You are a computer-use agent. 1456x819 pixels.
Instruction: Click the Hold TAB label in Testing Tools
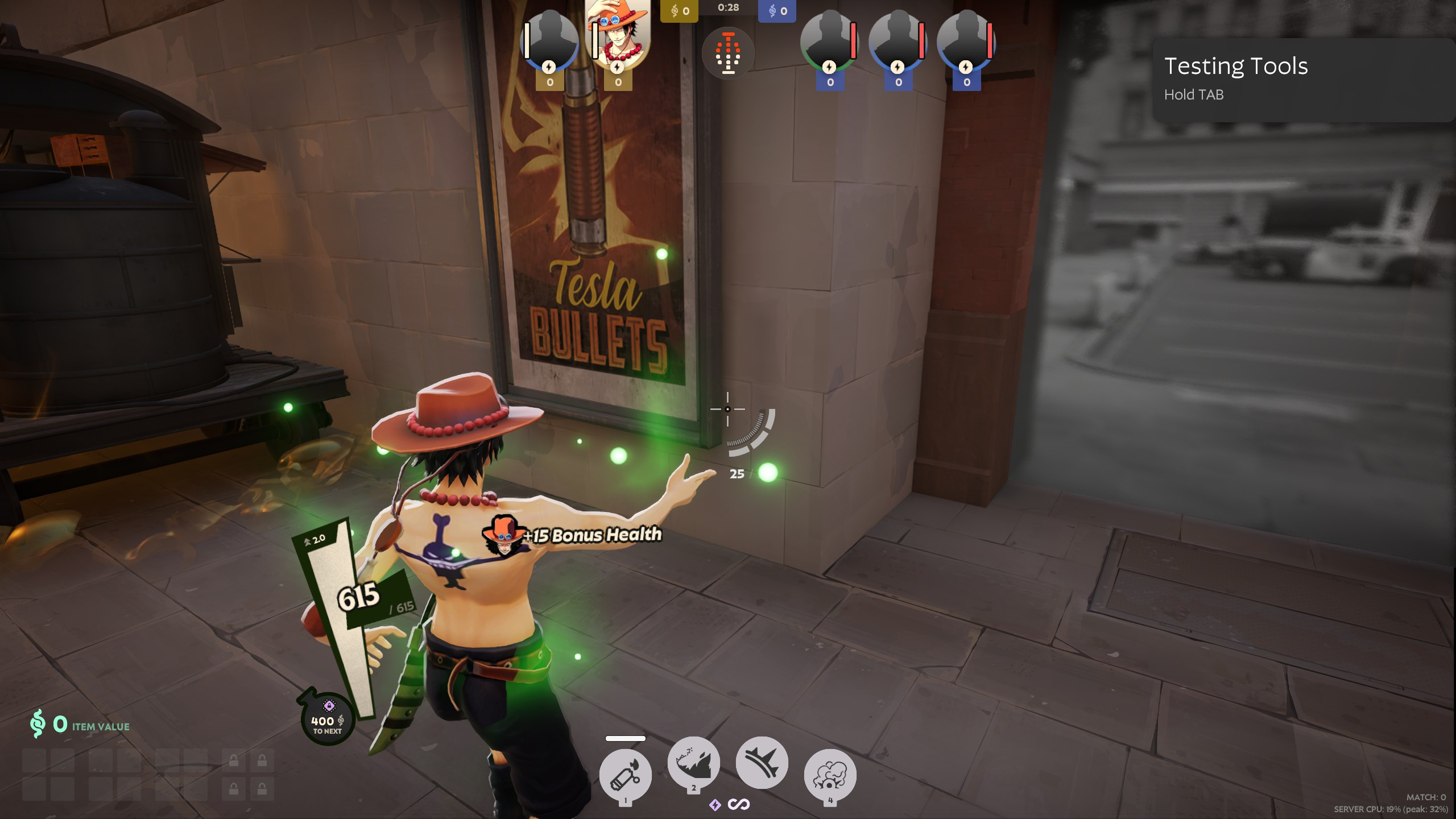1194,95
